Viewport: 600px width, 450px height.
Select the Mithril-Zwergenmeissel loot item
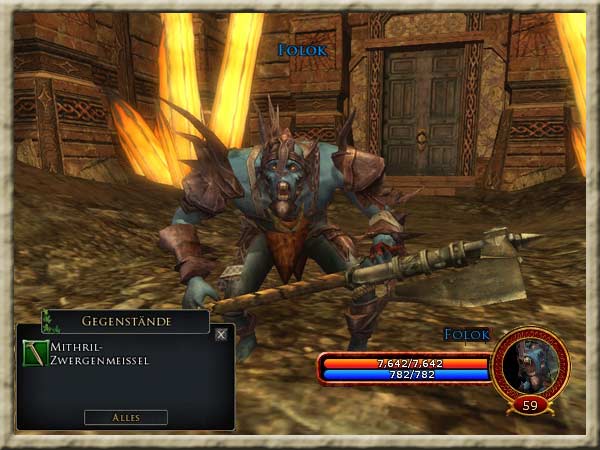tap(34, 353)
